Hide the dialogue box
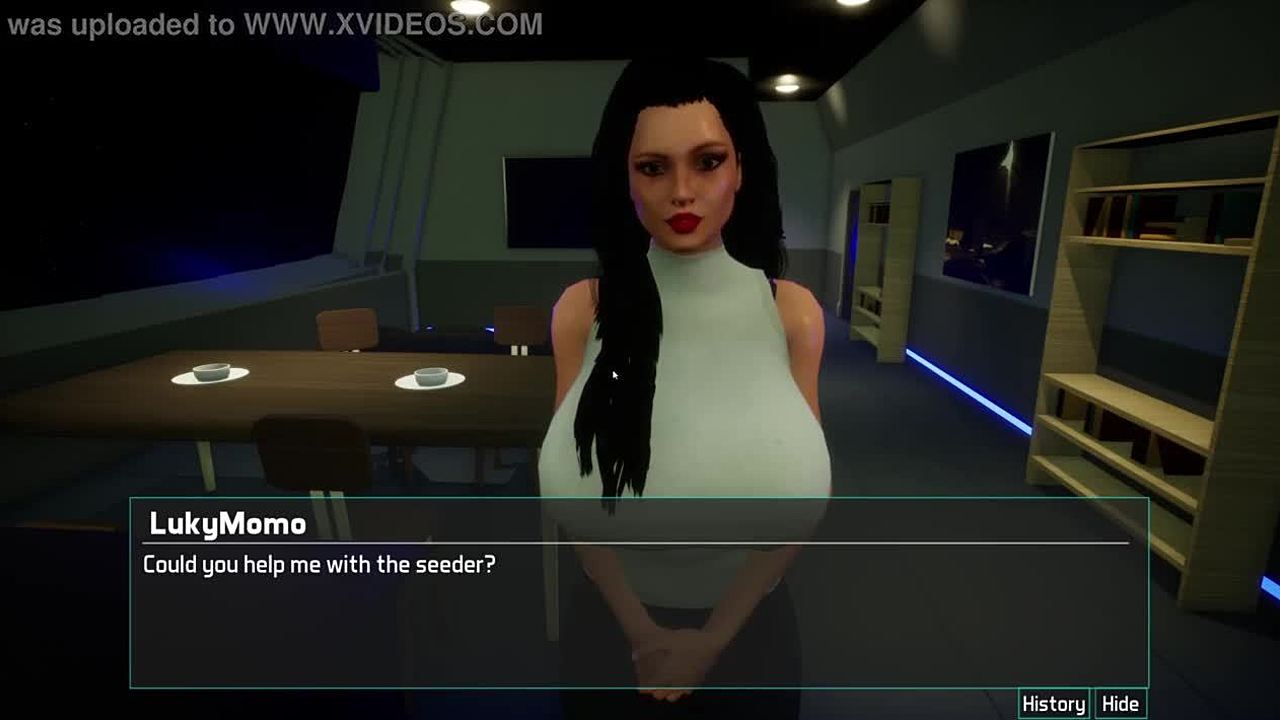Viewport: 1280px width, 720px height. pos(1120,704)
